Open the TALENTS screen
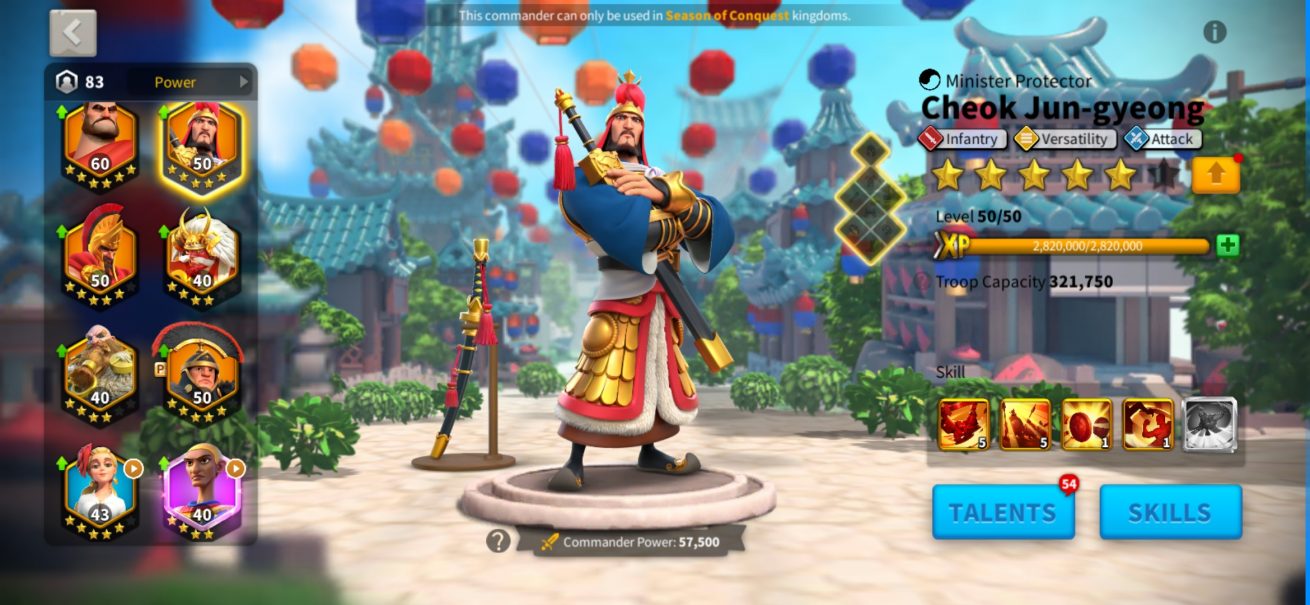Screen dimensions: 1310x605 click(1003, 512)
